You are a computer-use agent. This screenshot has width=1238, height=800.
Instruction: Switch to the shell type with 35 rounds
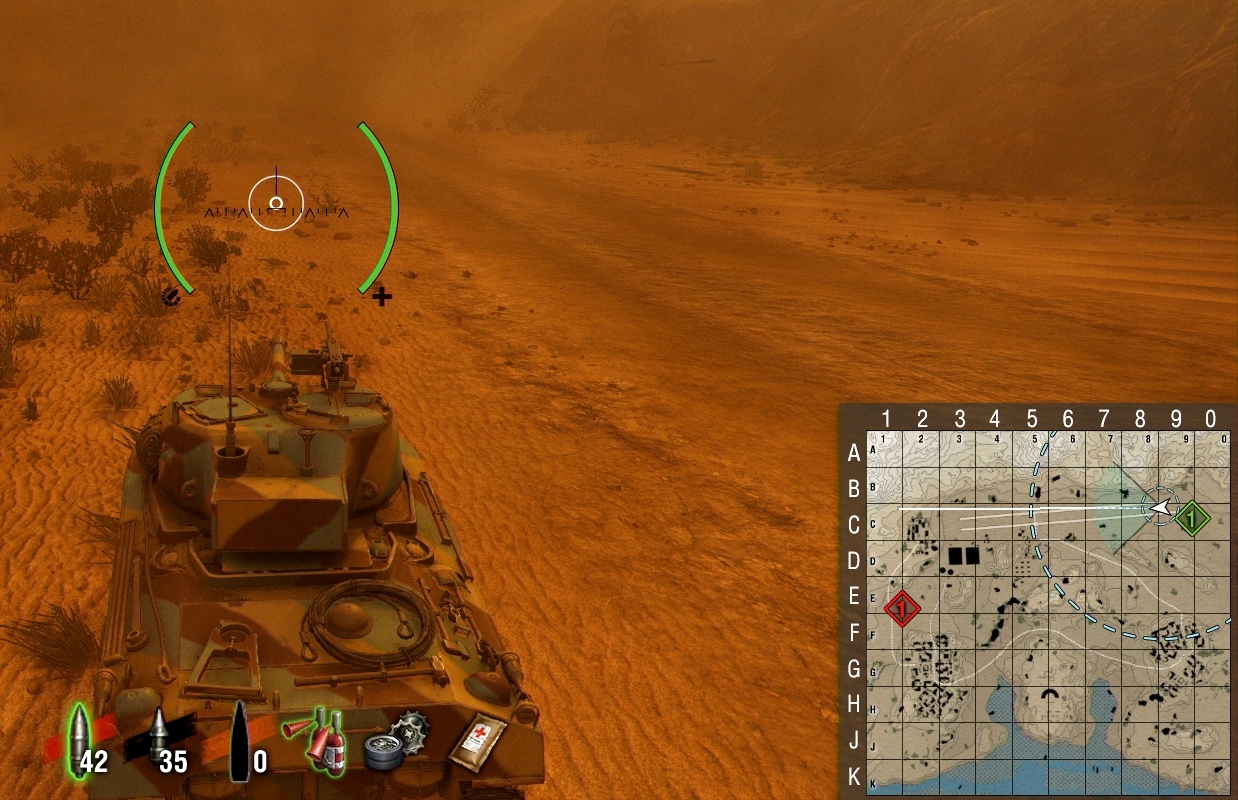(x=158, y=741)
